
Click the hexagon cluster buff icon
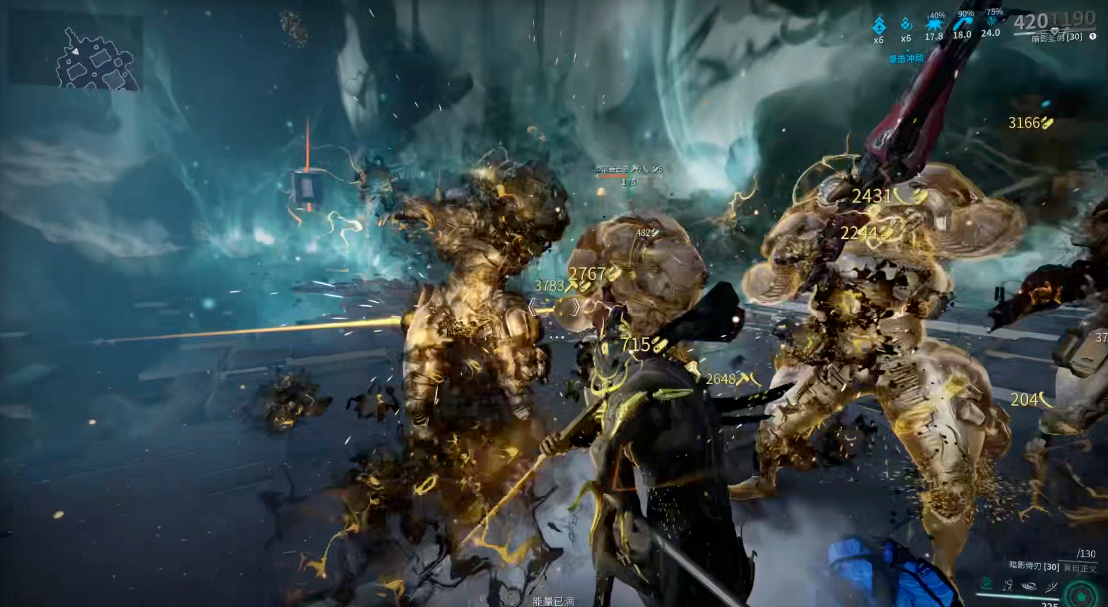click(906, 24)
